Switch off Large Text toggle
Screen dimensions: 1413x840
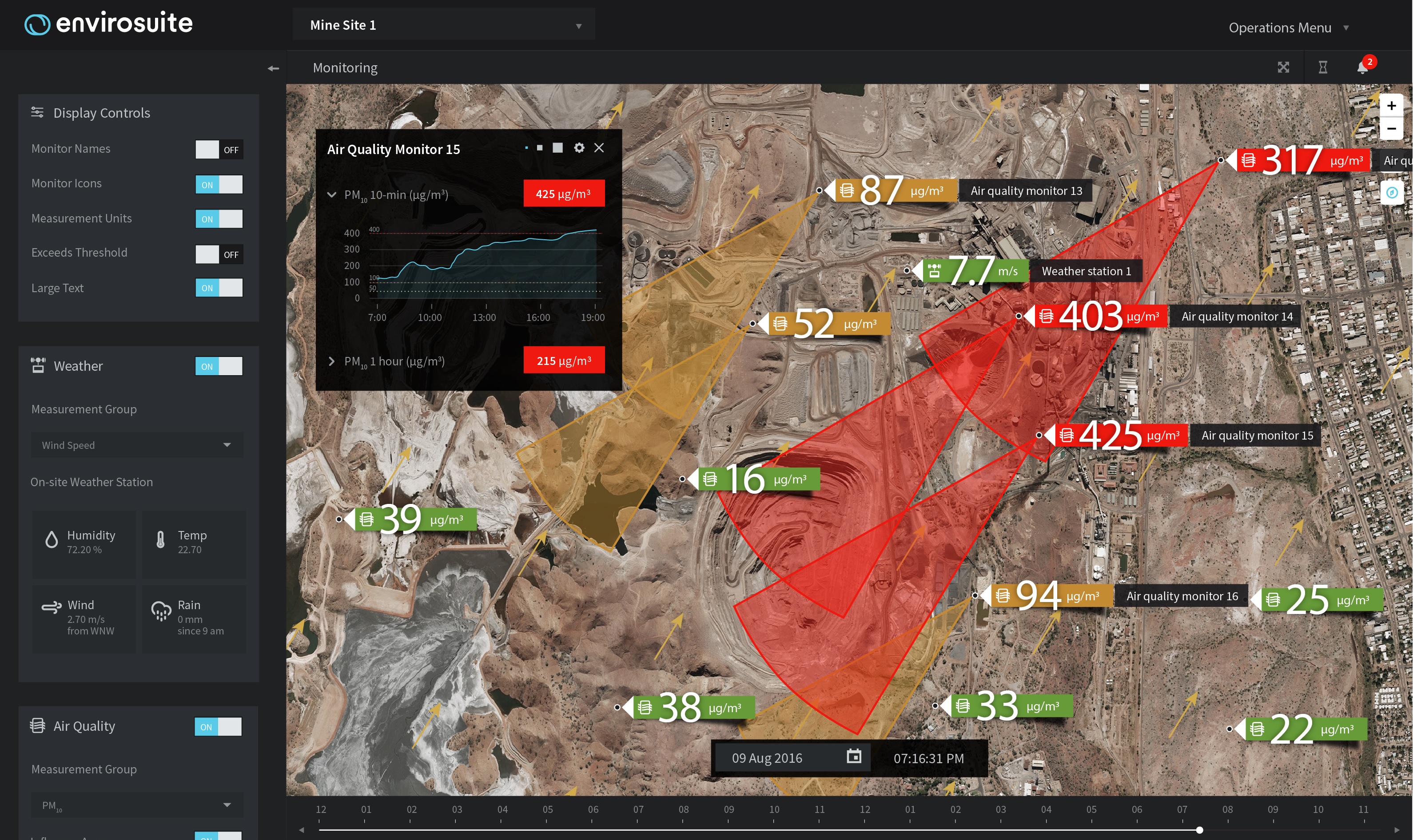pyautogui.click(x=219, y=288)
